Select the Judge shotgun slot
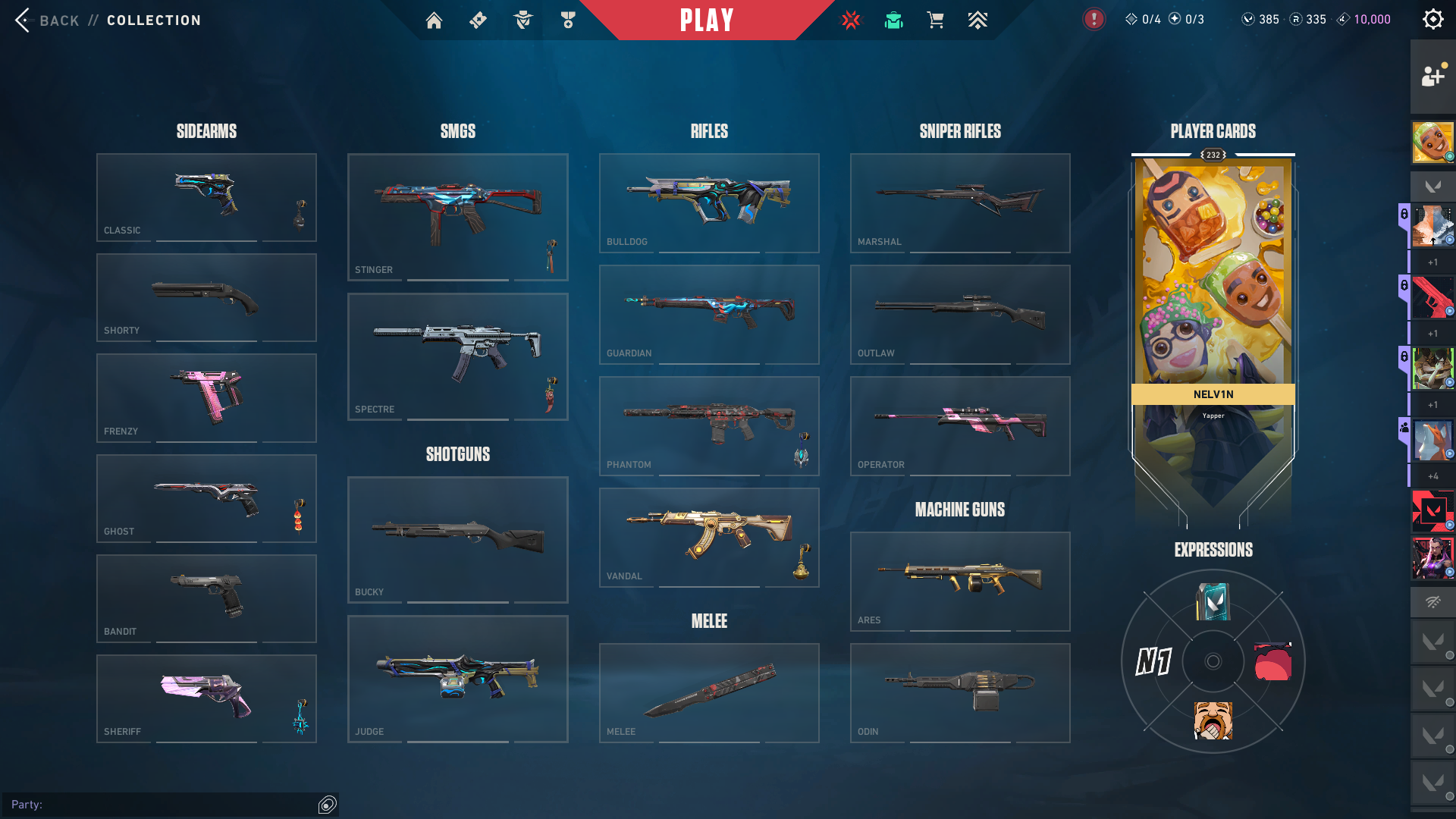Image resolution: width=1456 pixels, height=819 pixels. click(457, 679)
